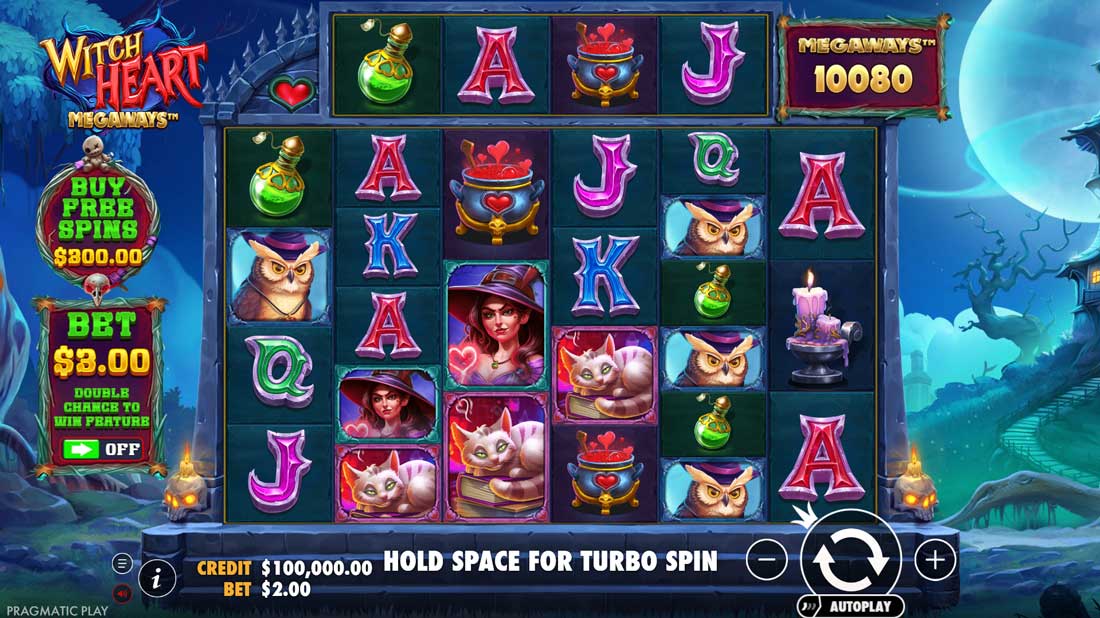This screenshot has height=618, width=1100.
Task: Decrease the bet with the minus button
Action: [x=767, y=560]
